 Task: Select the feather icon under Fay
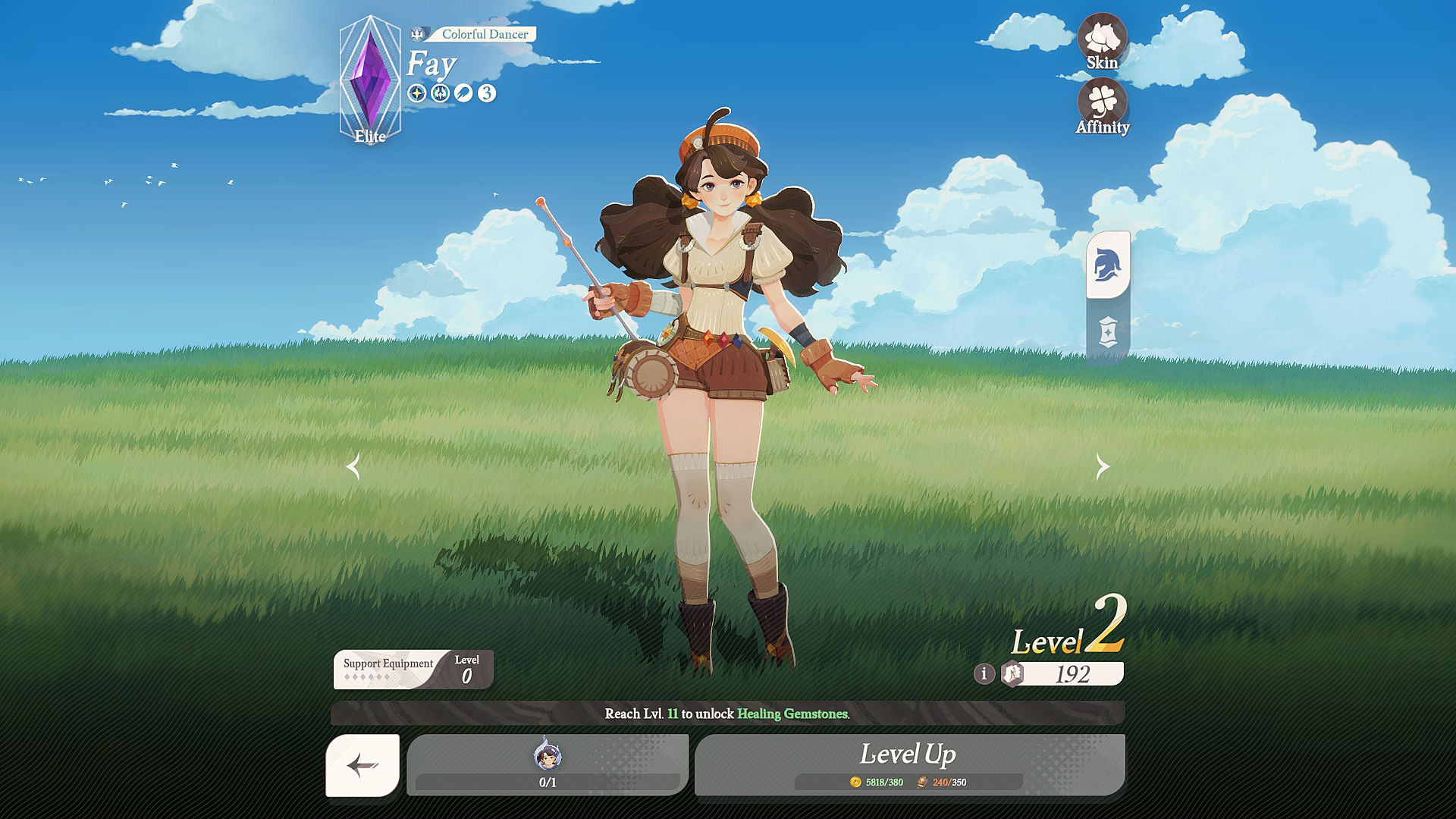[x=463, y=93]
